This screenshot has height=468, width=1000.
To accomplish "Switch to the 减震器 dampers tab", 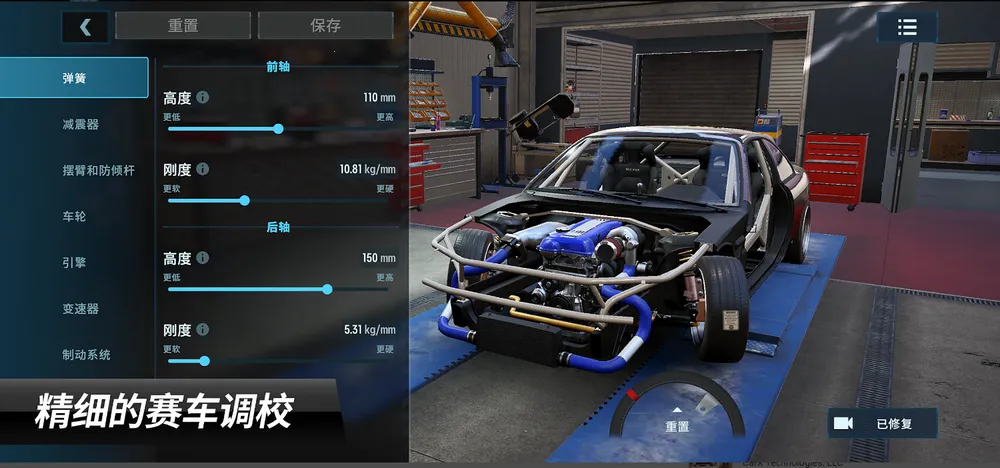I will pos(80,124).
